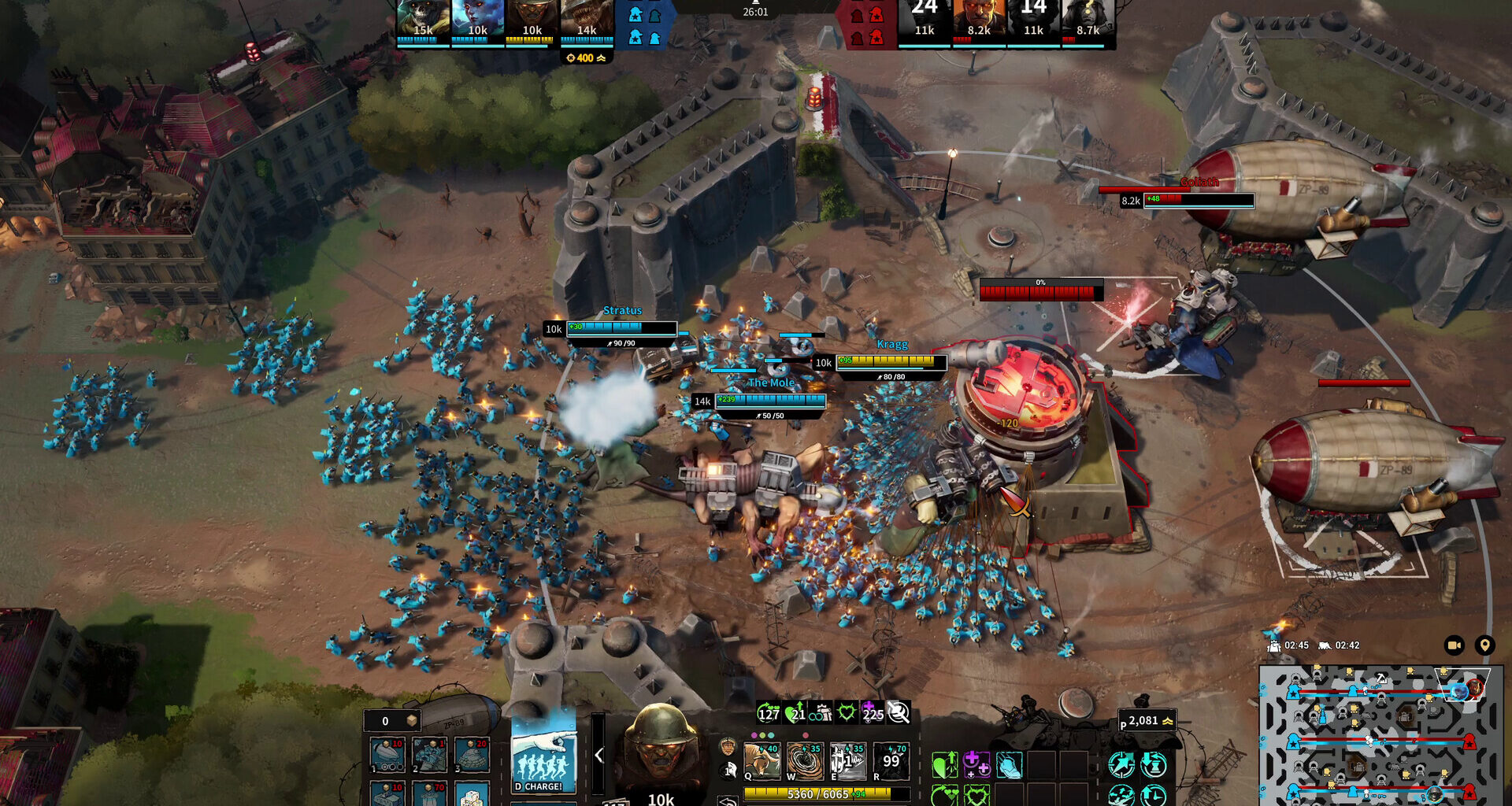Use the purple plus healing item
Screen dimensions: 1512x806
(x=976, y=764)
